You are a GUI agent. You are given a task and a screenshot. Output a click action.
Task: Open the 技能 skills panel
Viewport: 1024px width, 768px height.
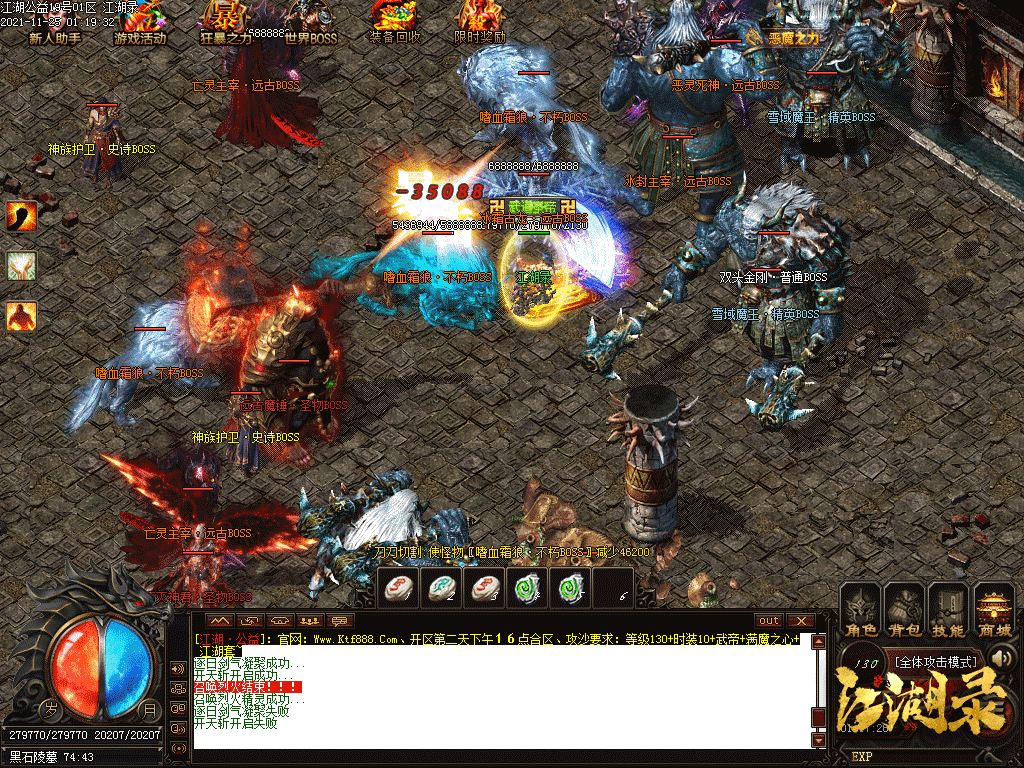(948, 610)
